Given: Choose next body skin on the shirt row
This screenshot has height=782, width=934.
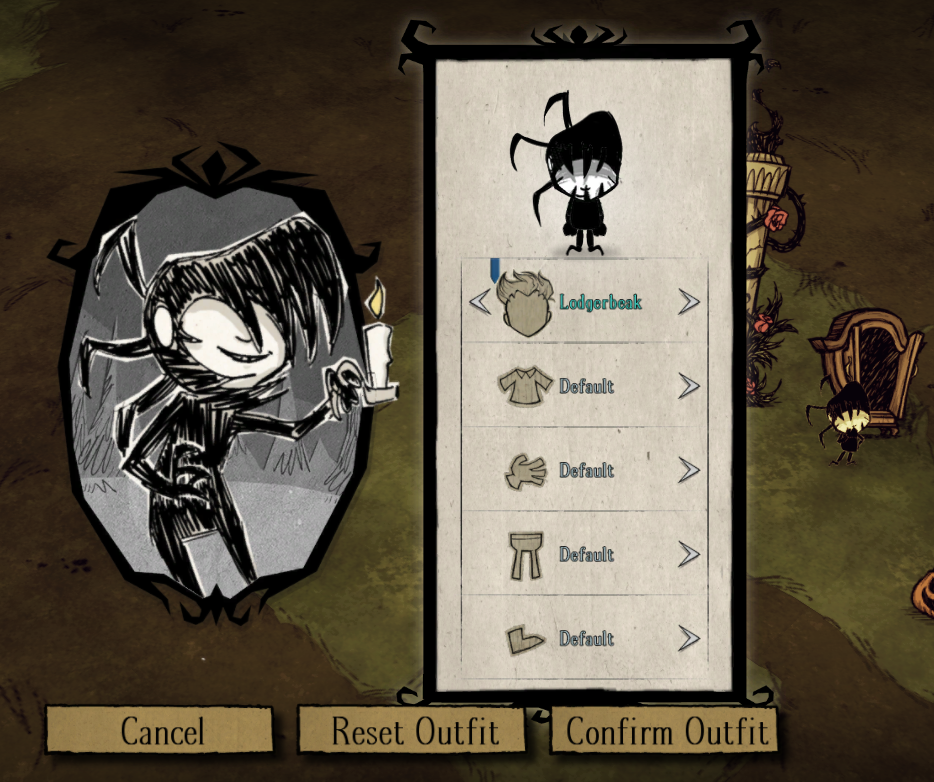Looking at the screenshot, I should tap(689, 386).
